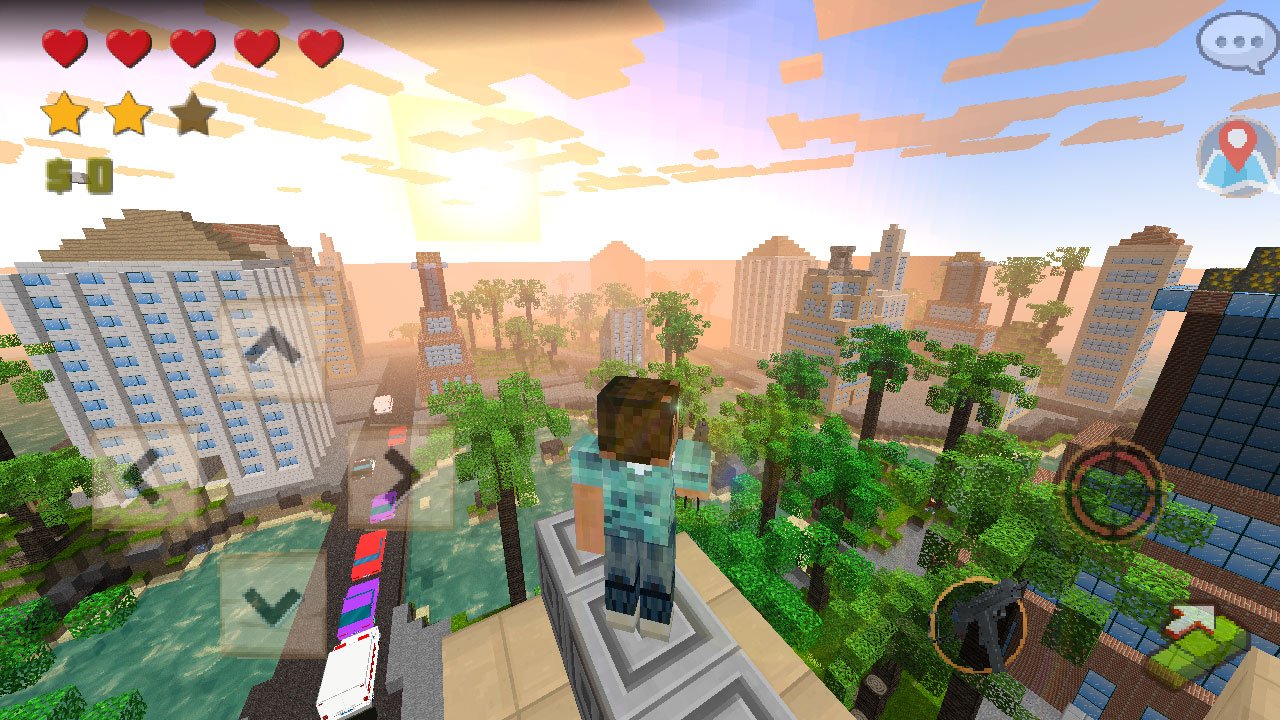Tap the move right arrow button

[x=400, y=473]
